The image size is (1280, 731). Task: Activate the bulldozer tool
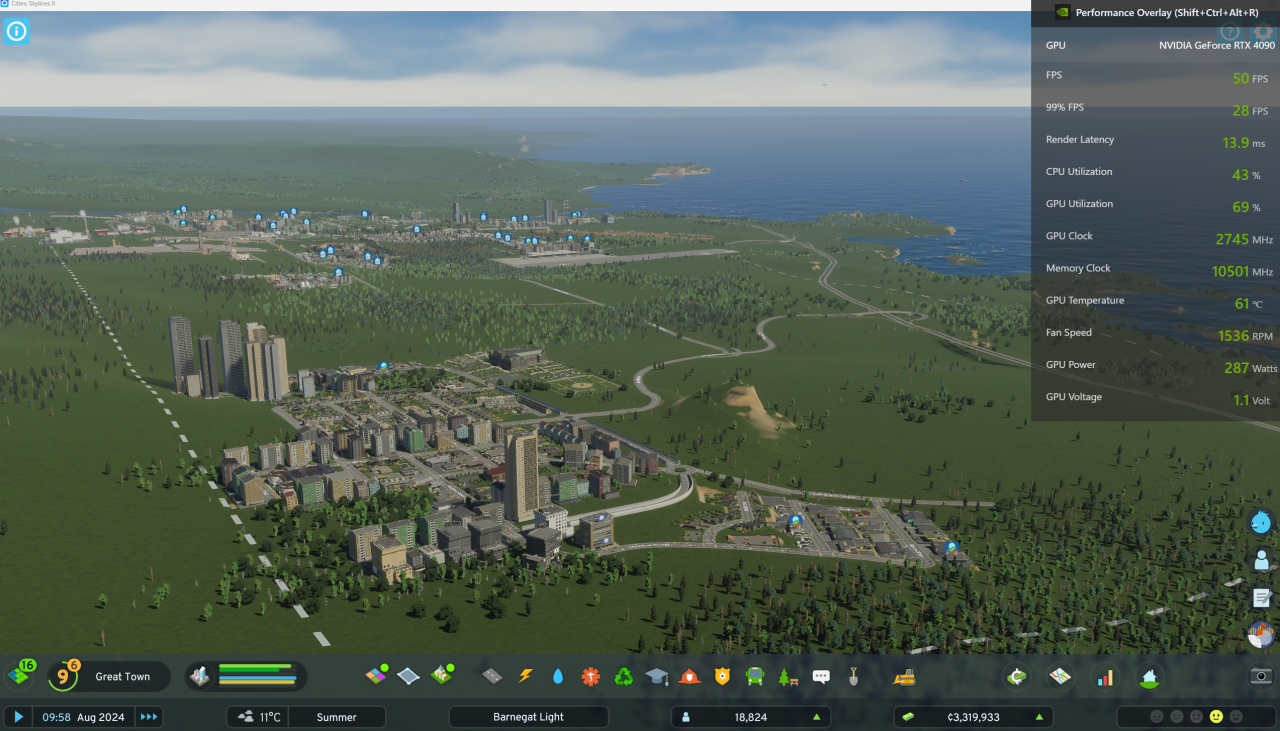point(904,677)
